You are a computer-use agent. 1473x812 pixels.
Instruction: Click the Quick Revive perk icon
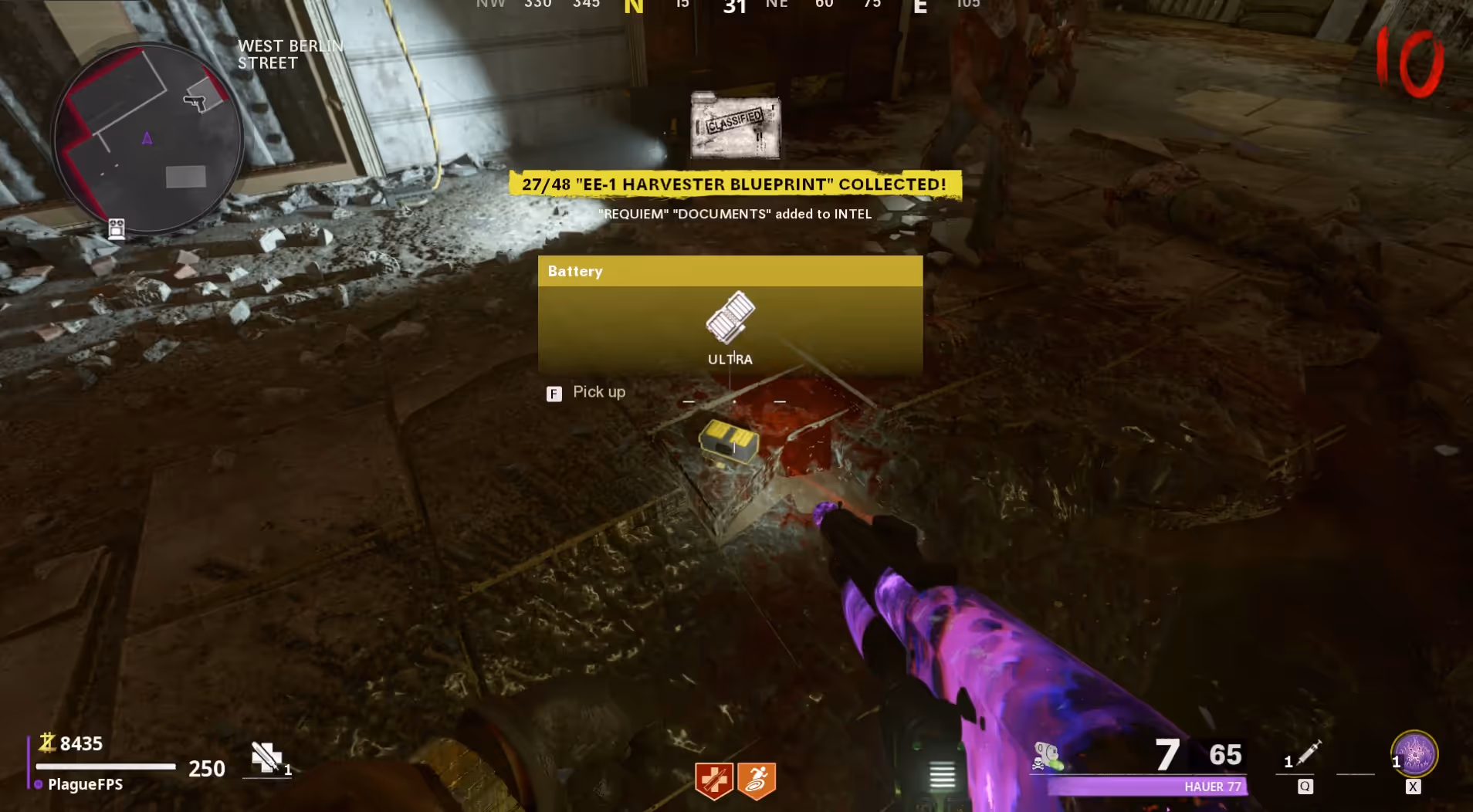click(x=713, y=780)
